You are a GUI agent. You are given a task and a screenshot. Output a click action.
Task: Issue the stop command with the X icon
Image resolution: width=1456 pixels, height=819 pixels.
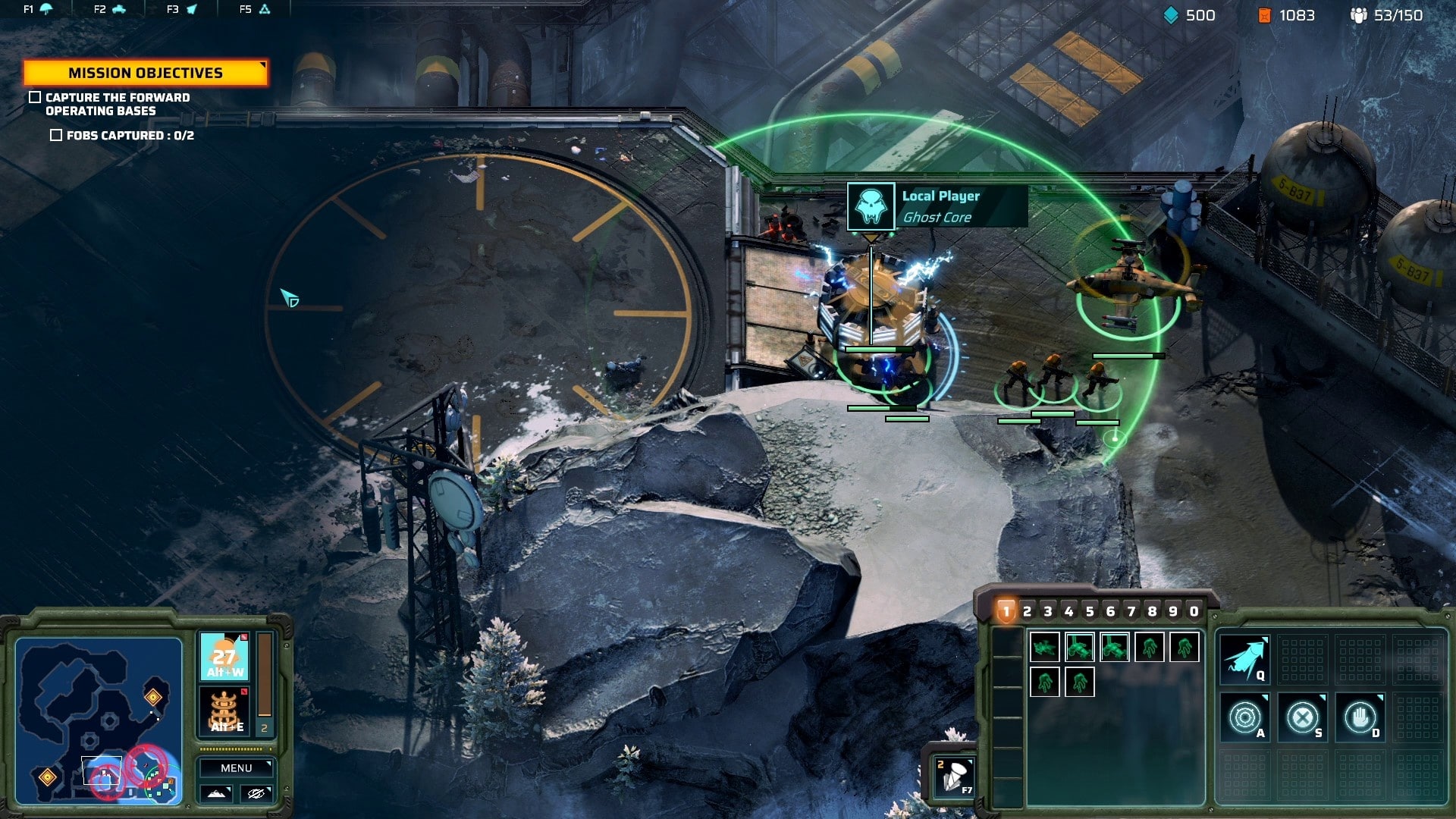(1302, 717)
